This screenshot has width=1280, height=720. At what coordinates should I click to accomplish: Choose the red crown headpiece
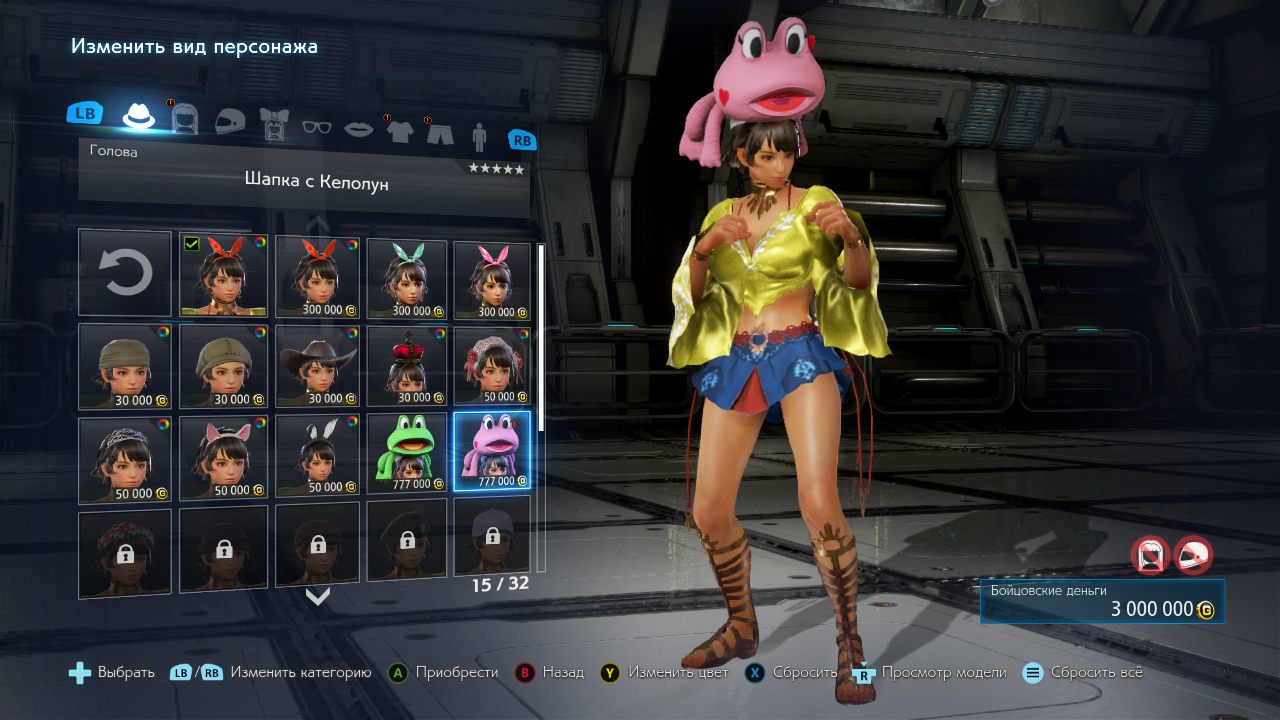tap(407, 367)
